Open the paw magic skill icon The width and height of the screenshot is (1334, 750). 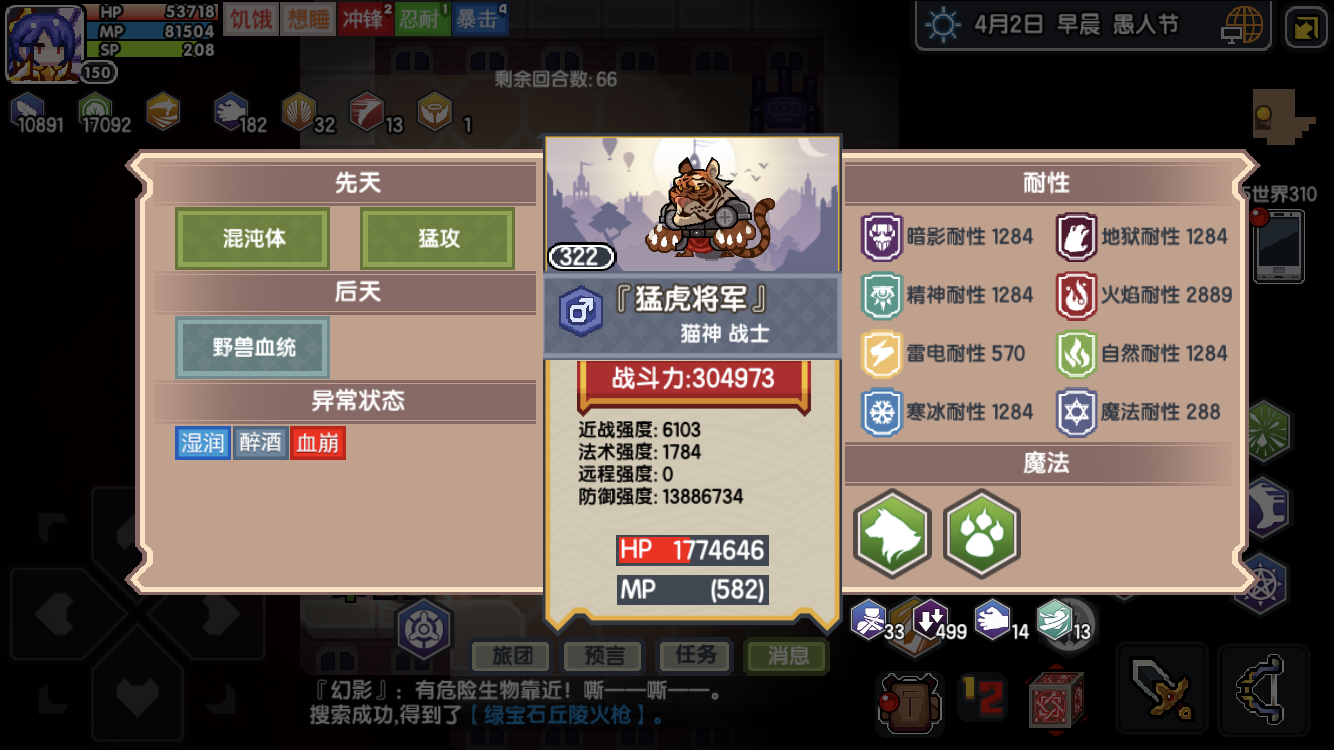coord(981,534)
